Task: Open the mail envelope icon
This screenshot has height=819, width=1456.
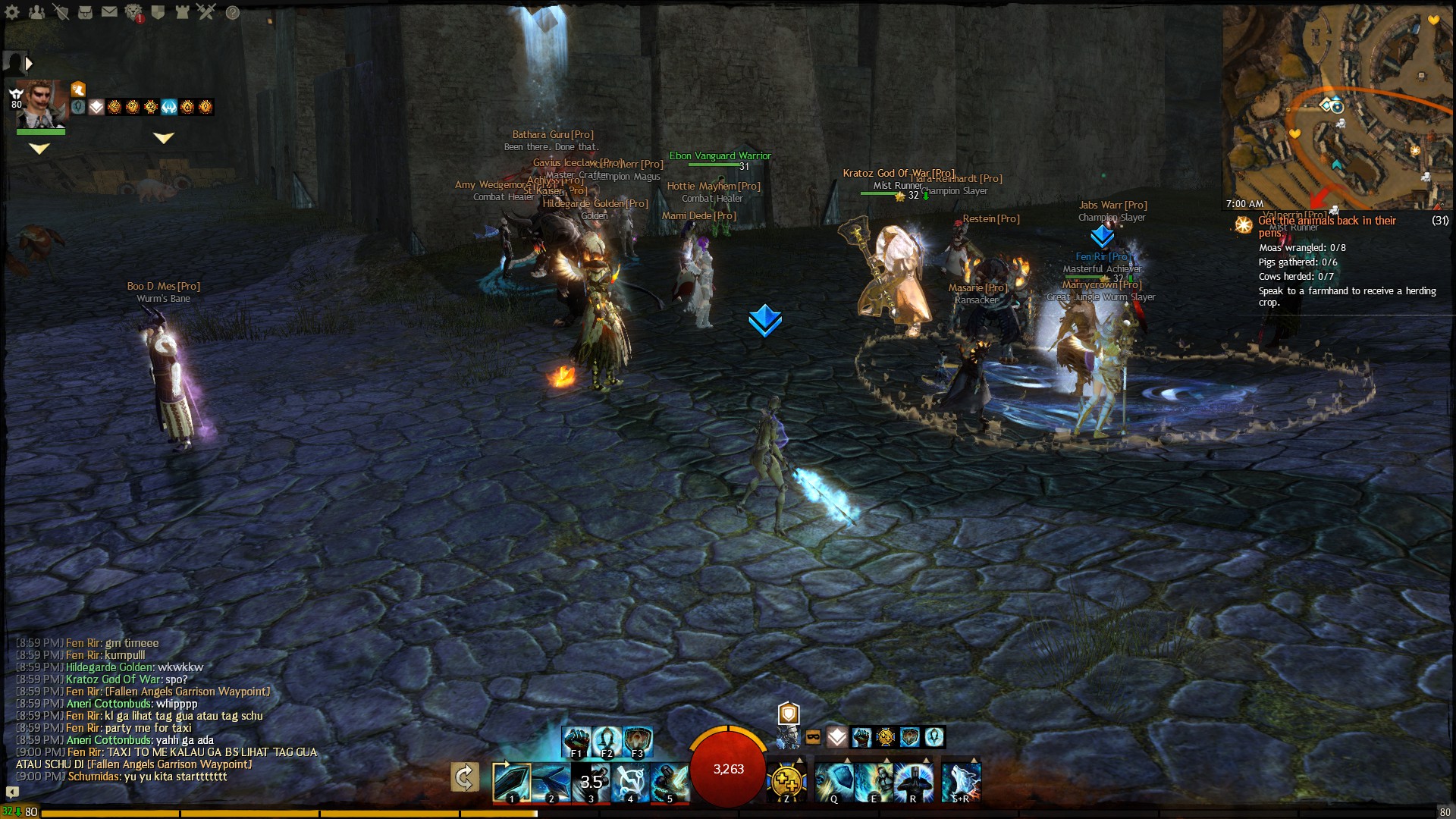Action: pyautogui.click(x=109, y=12)
